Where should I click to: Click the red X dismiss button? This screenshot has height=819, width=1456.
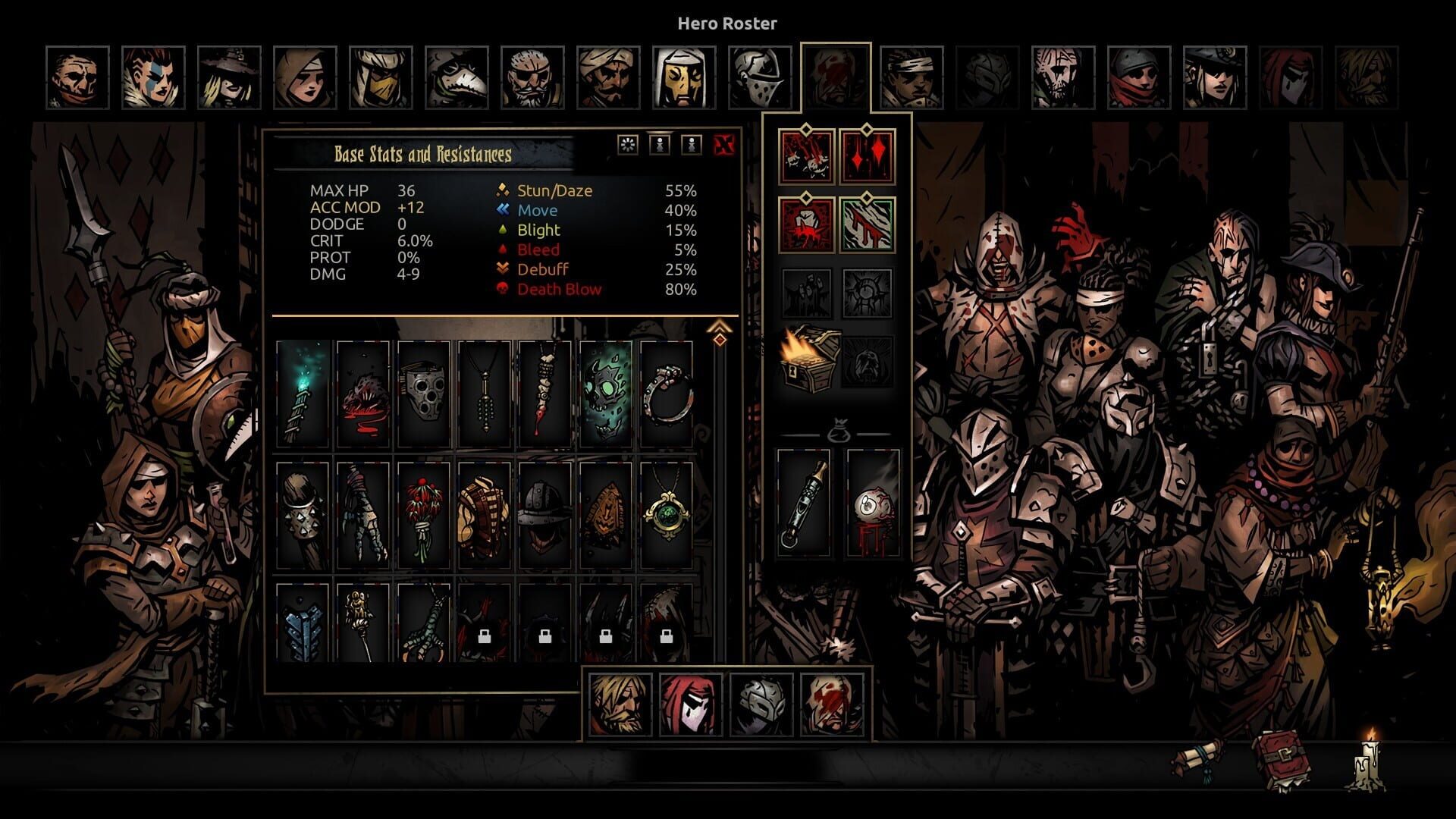pos(724,145)
